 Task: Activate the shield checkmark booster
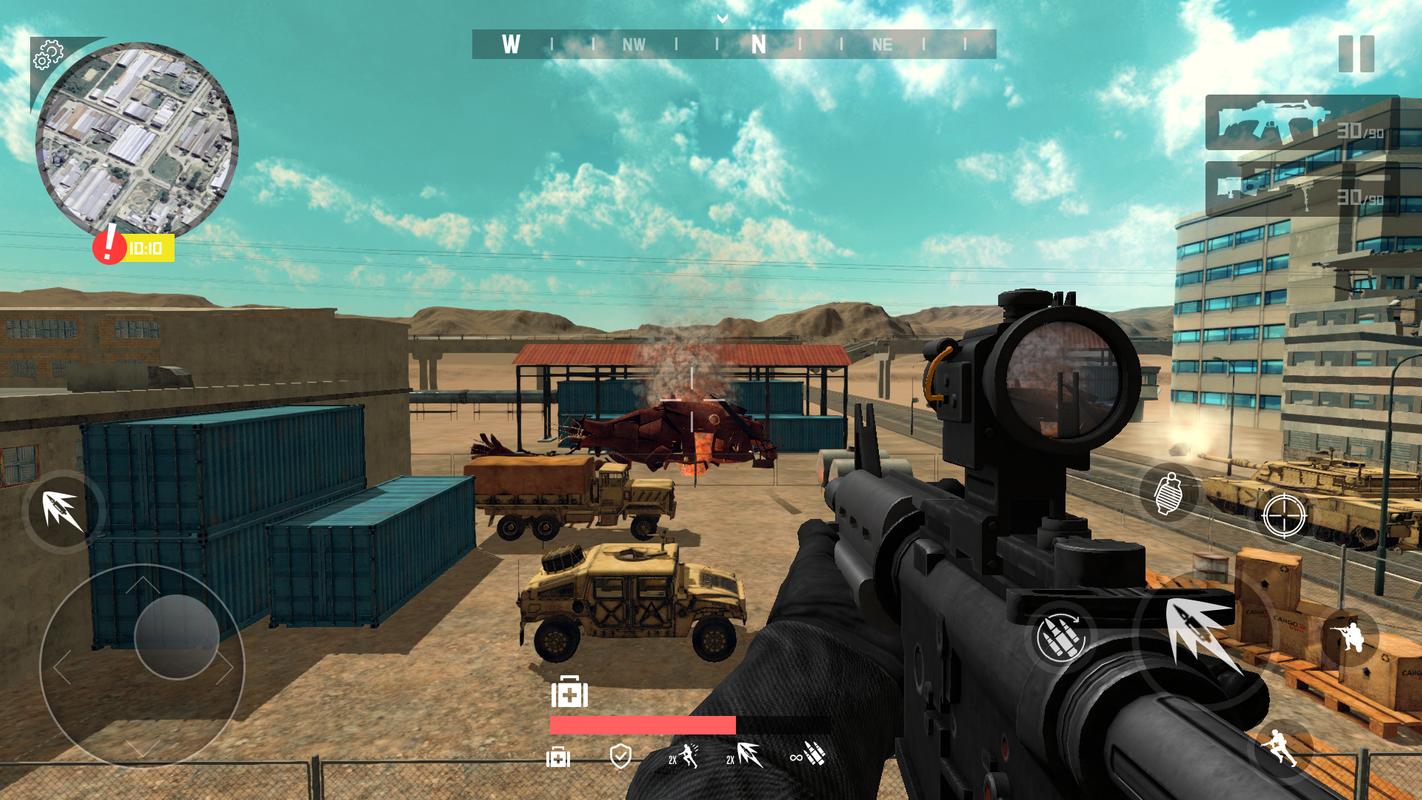(621, 756)
